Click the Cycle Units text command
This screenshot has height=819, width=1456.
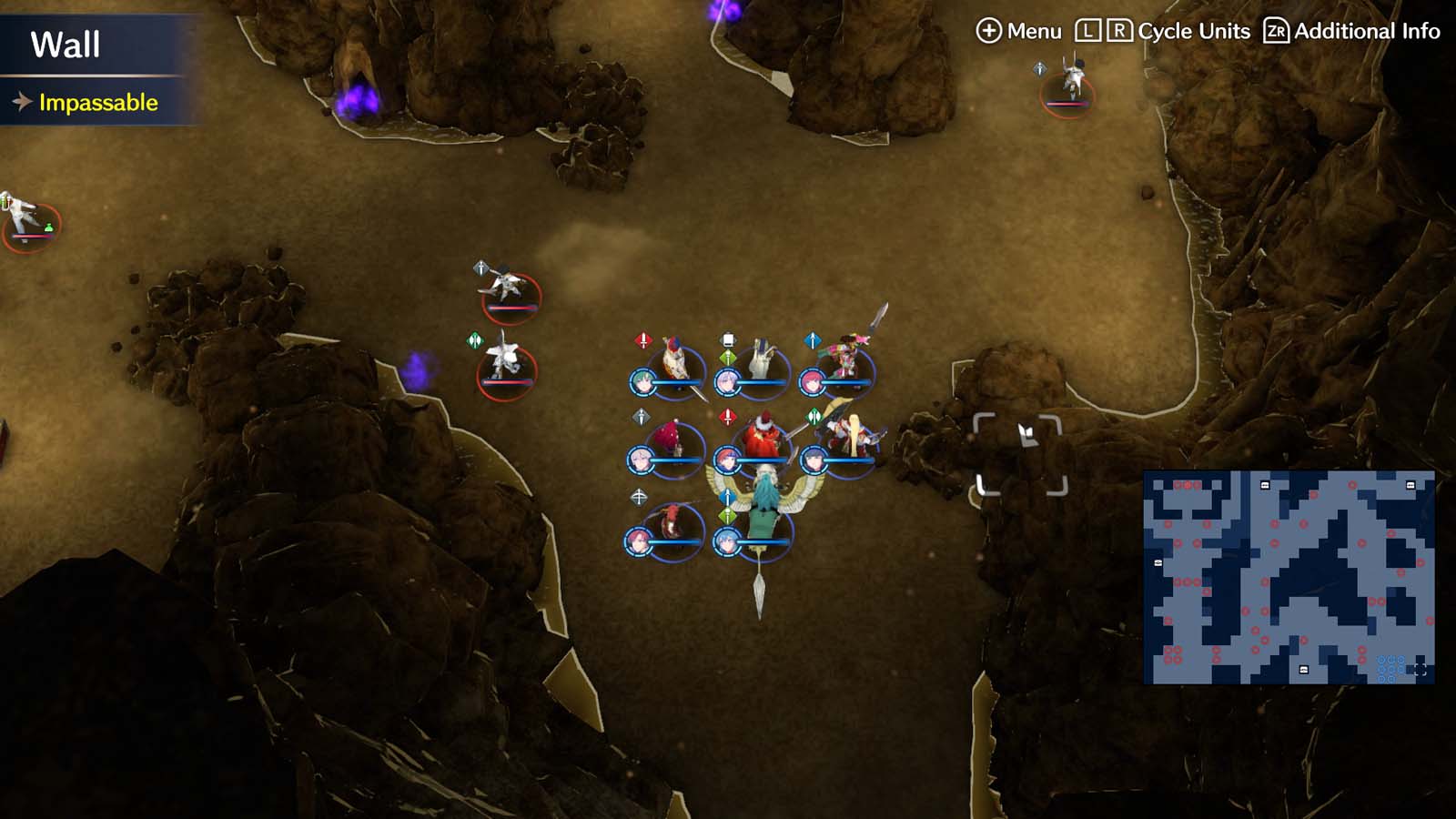coord(1192,30)
